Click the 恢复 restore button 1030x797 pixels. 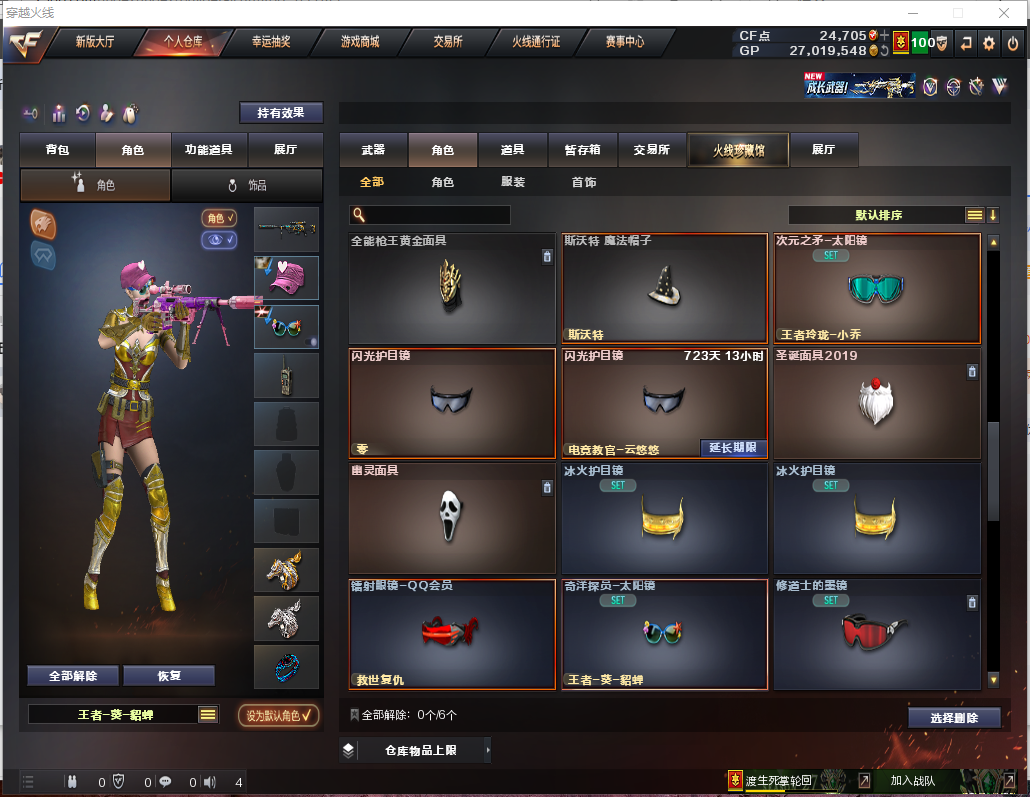click(x=169, y=676)
